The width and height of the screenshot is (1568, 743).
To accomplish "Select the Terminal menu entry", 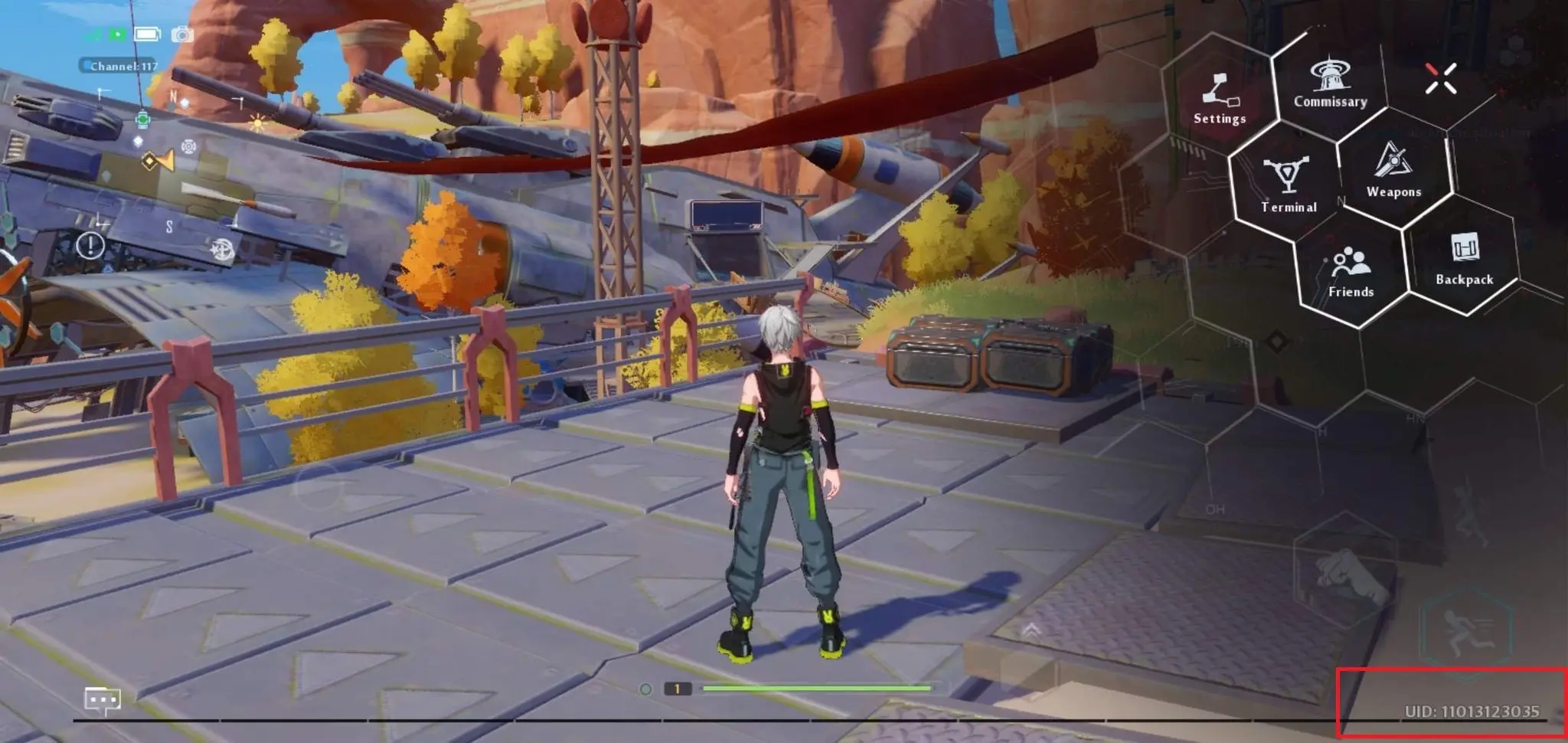I will [1289, 185].
